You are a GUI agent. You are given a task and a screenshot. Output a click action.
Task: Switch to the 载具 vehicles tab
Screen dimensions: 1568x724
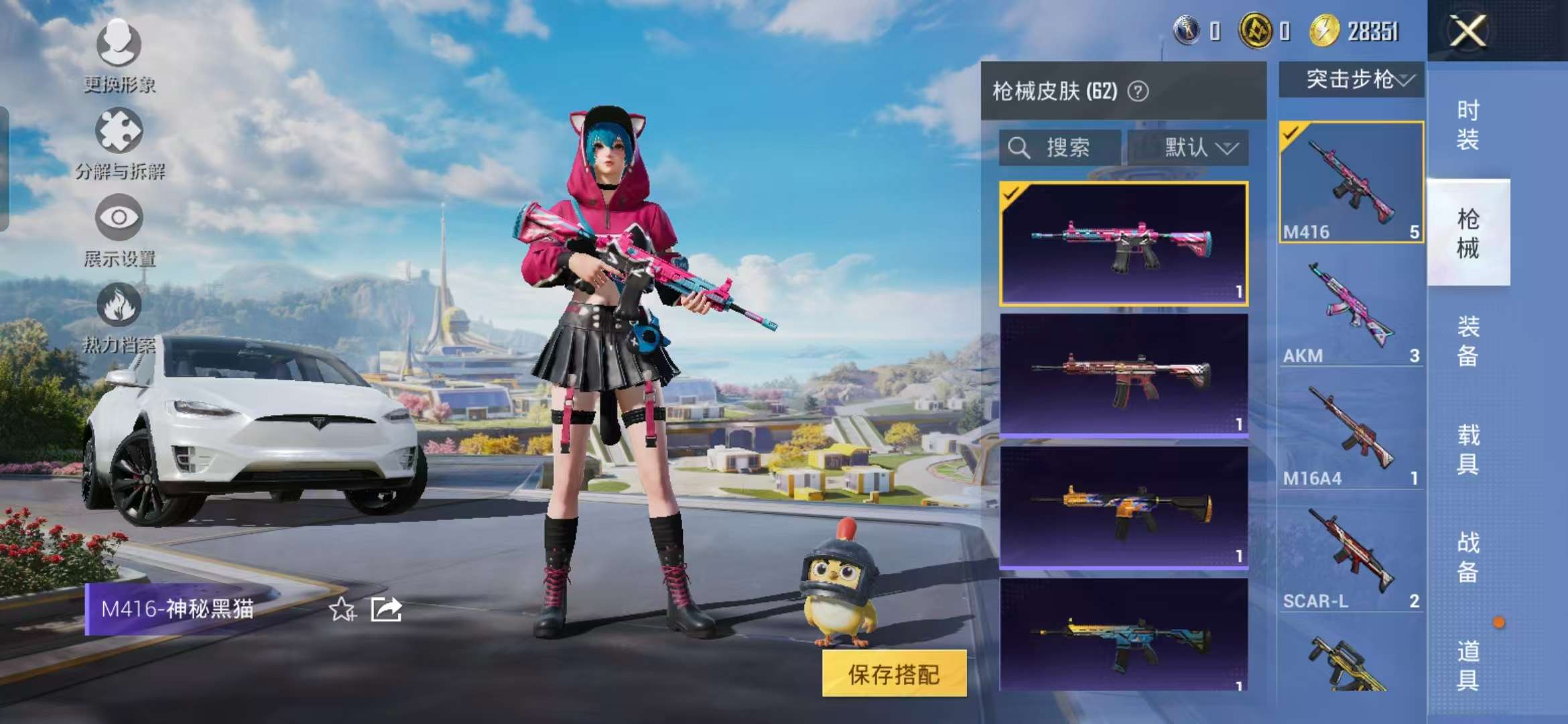pos(1467,449)
